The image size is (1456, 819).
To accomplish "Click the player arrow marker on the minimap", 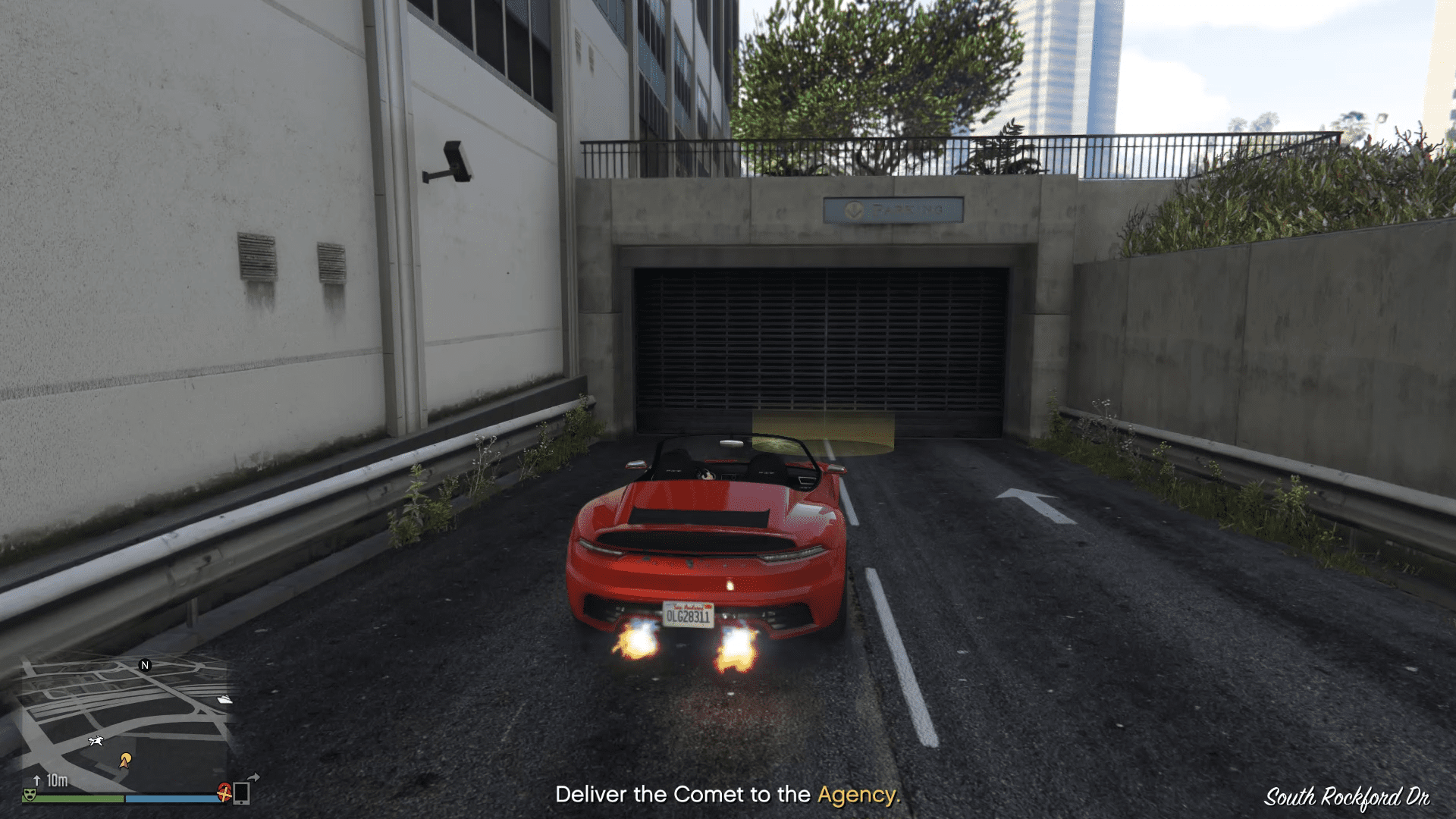I will [124, 764].
